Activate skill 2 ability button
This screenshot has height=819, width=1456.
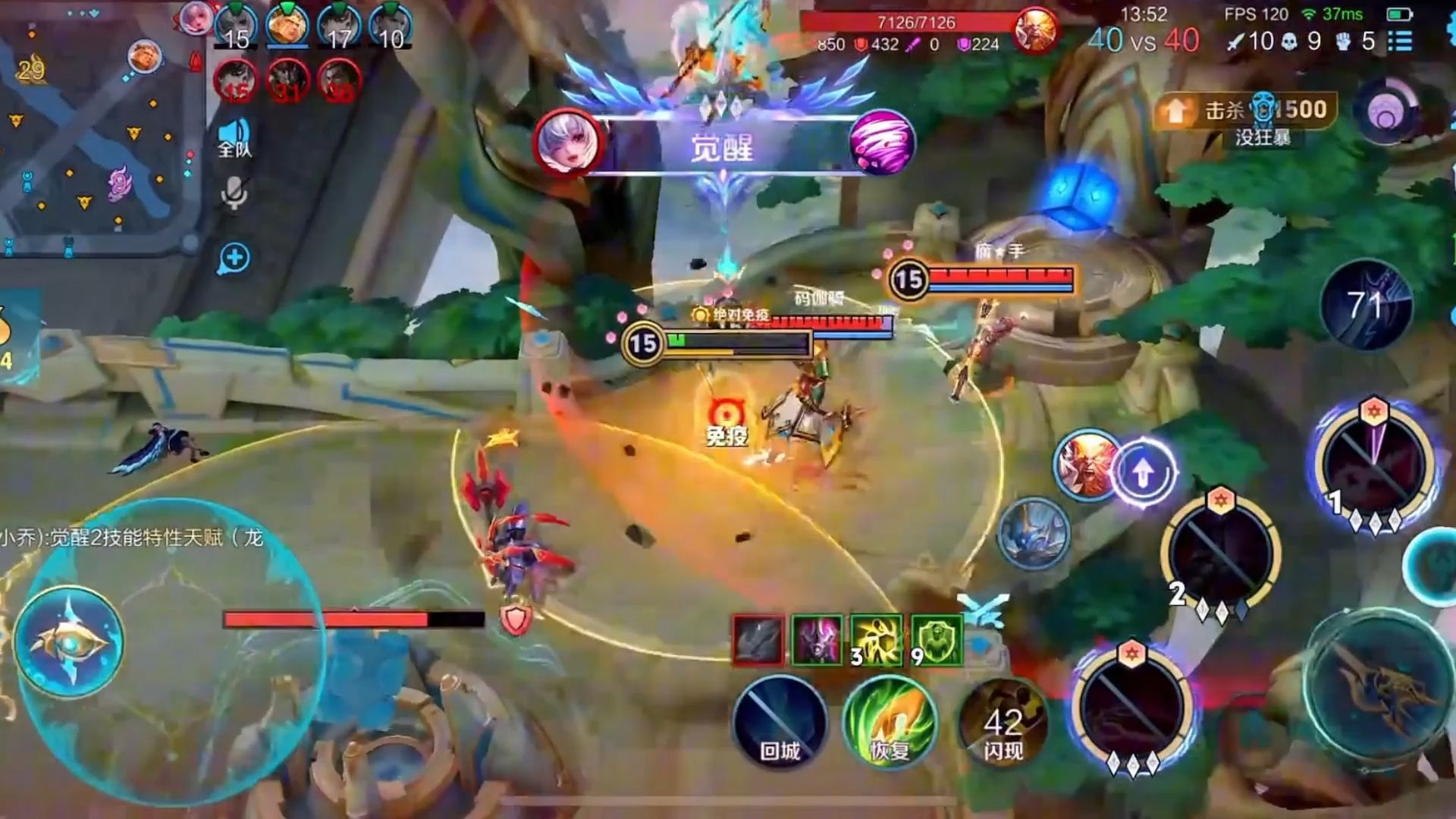coord(1221,552)
